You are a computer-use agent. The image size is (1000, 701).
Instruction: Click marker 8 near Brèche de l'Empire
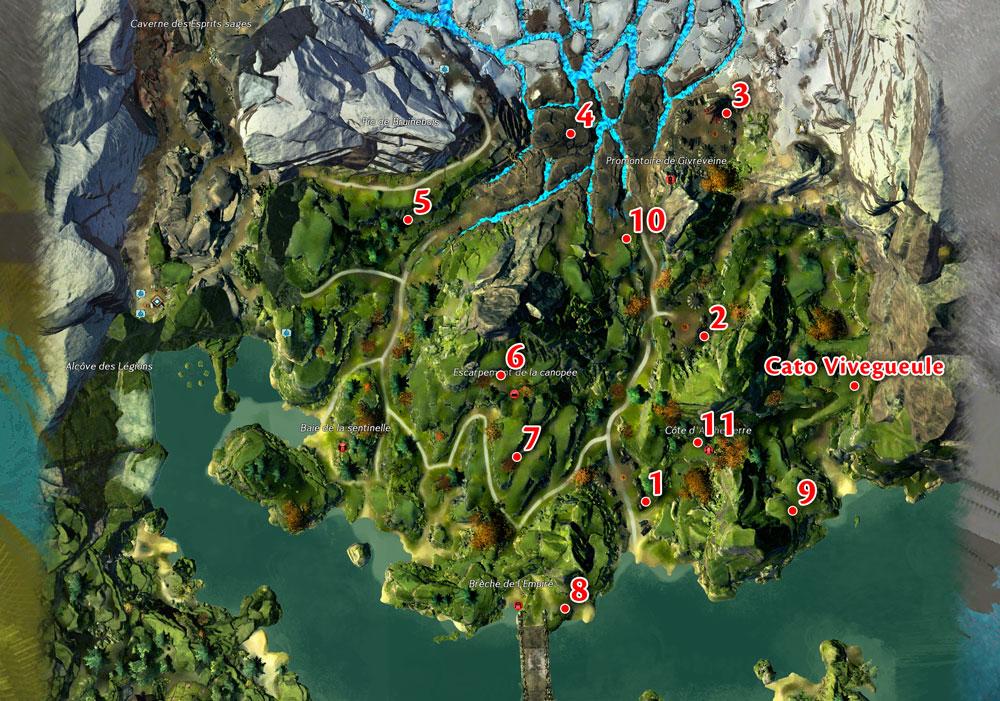565,606
